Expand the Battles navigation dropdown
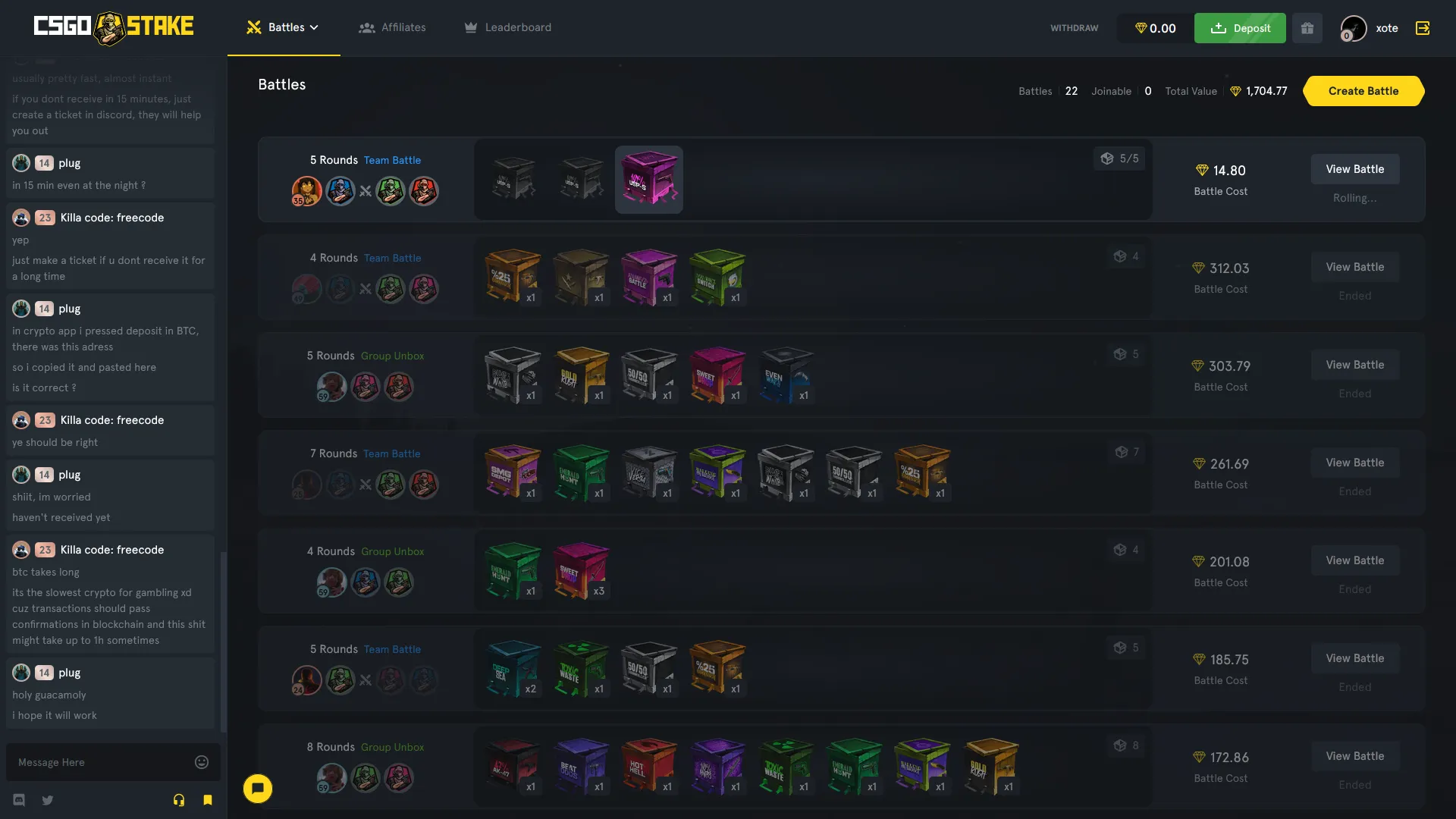The image size is (1456, 819). coord(283,27)
